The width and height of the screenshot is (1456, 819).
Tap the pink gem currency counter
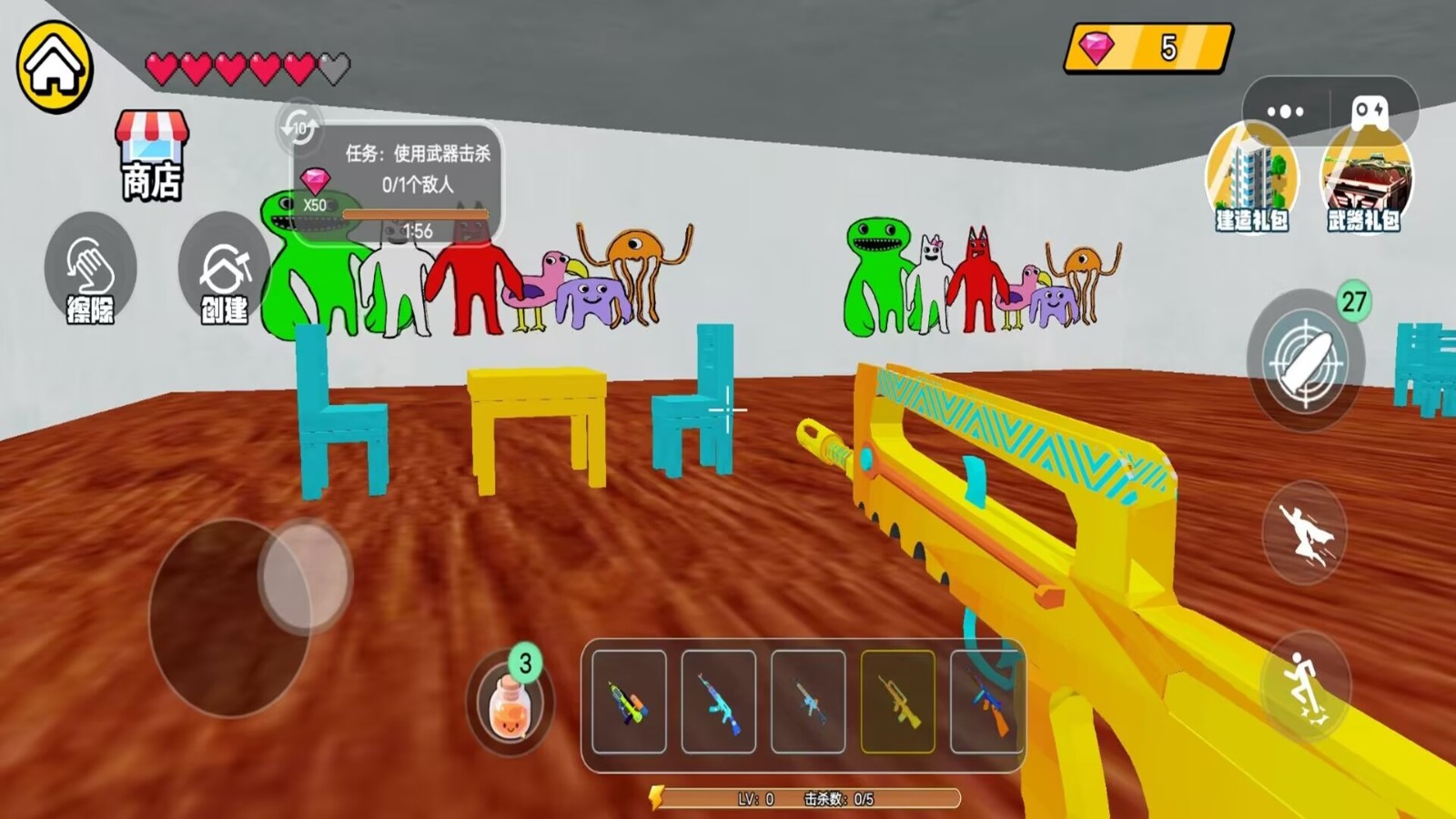coord(1148,48)
